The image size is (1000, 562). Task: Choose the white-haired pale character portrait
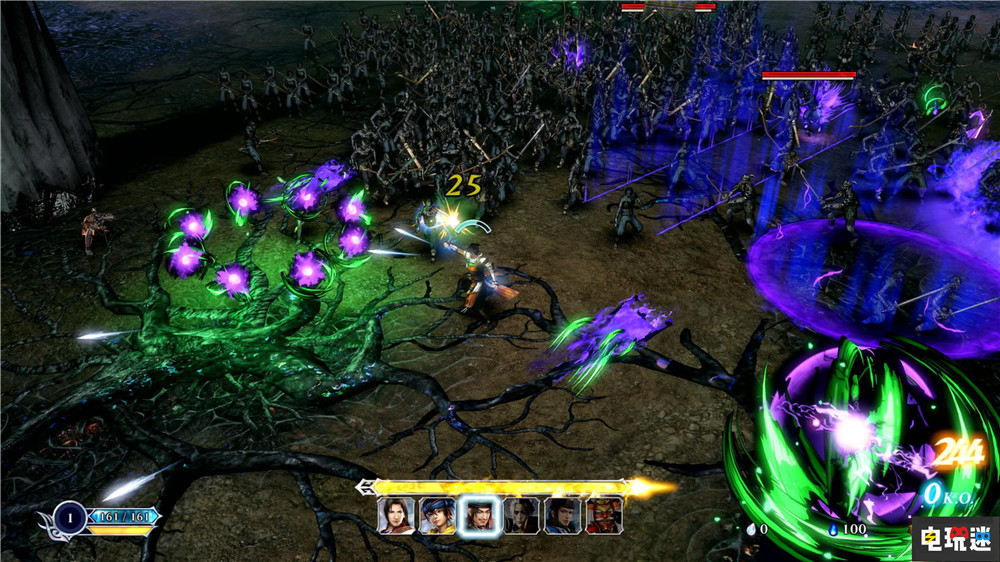[x=521, y=516]
